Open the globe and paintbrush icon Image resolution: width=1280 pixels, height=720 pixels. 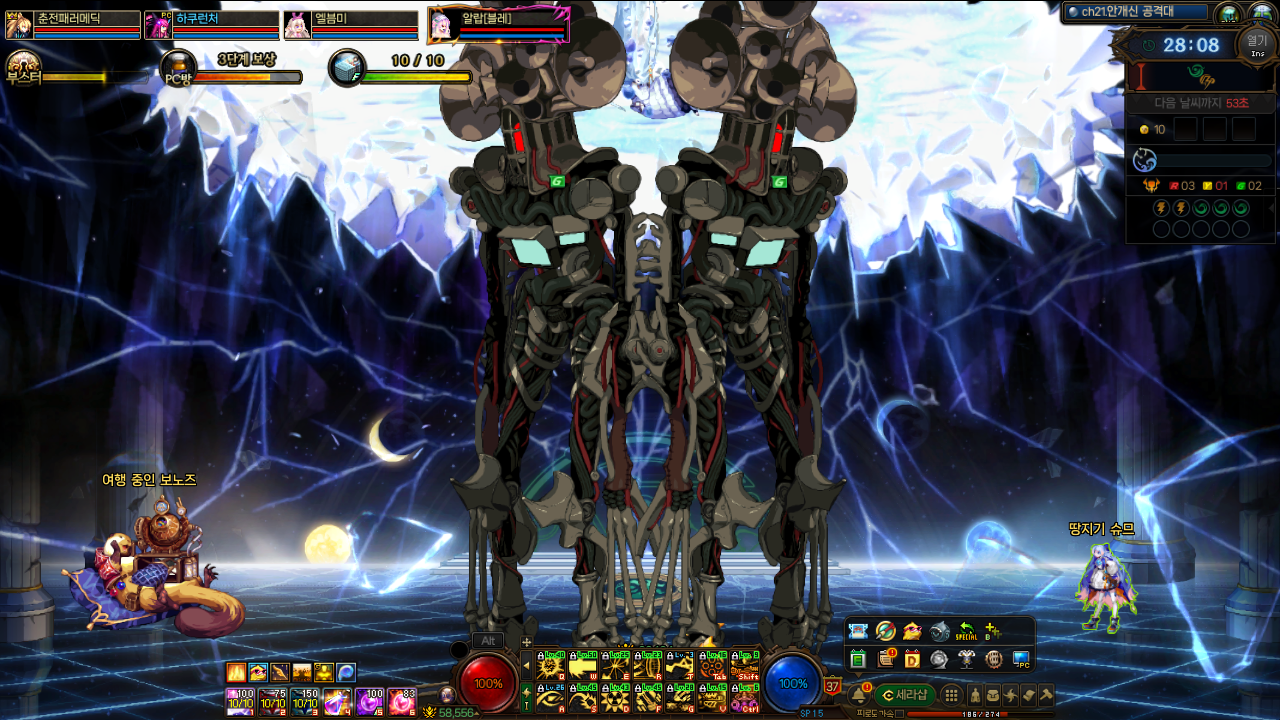[x=885, y=631]
